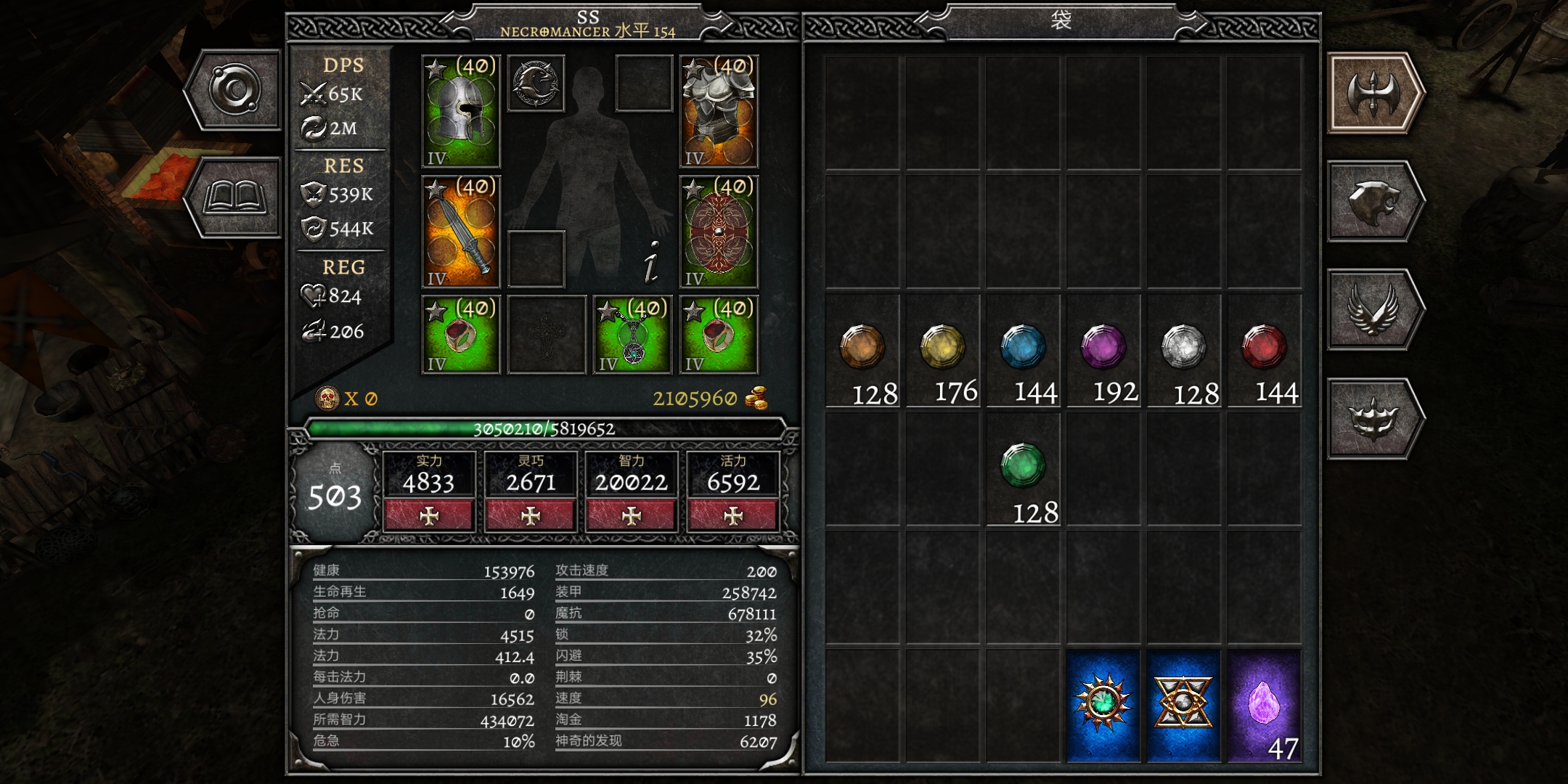Select the equipped sword slot
1568x784 pixels.
pos(461,232)
